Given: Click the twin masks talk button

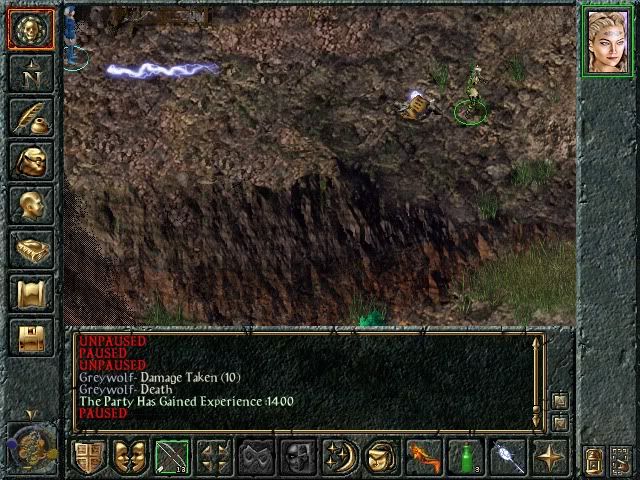Looking at the screenshot, I should tap(130, 458).
